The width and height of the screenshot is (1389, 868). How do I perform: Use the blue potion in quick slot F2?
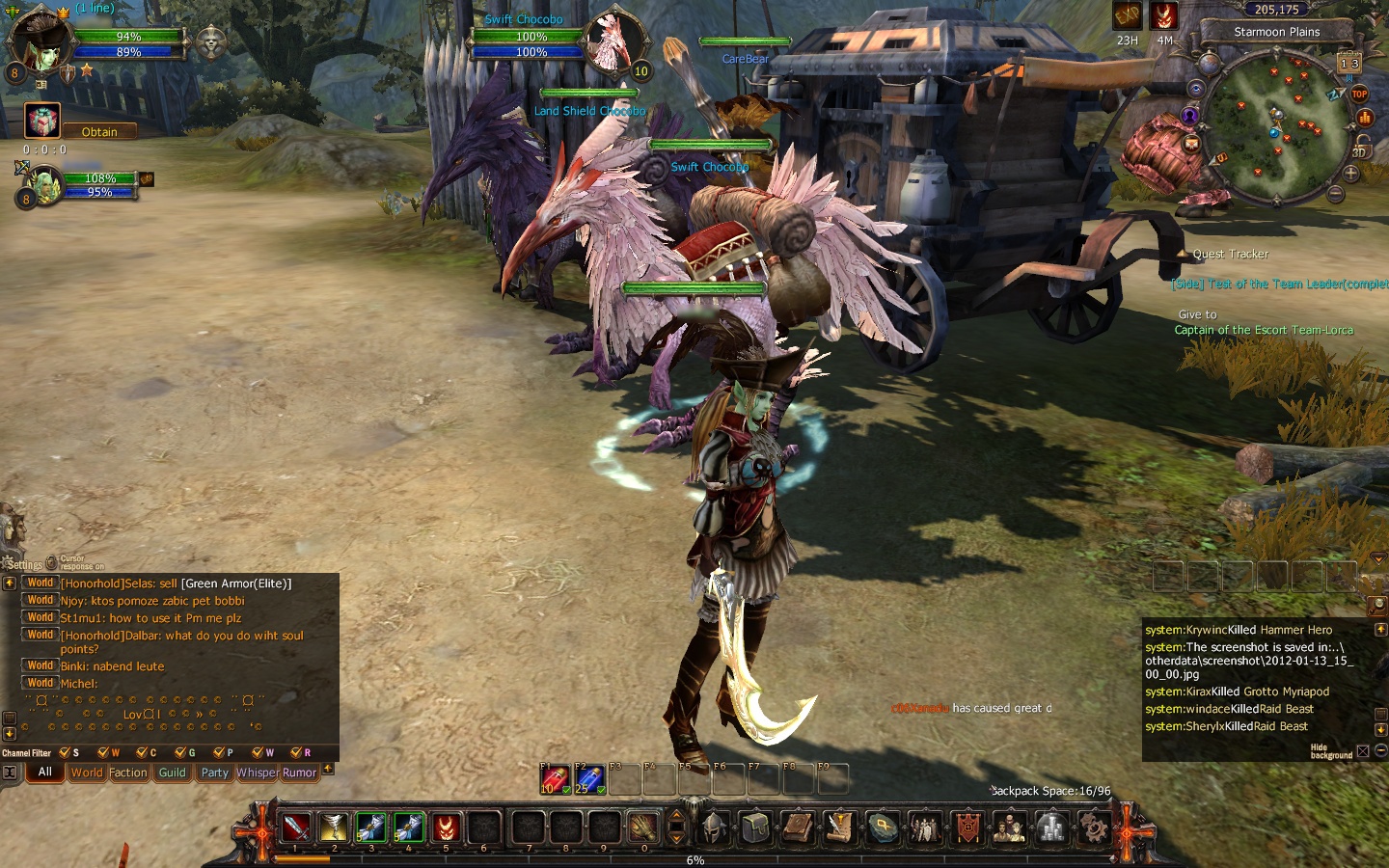(x=588, y=779)
